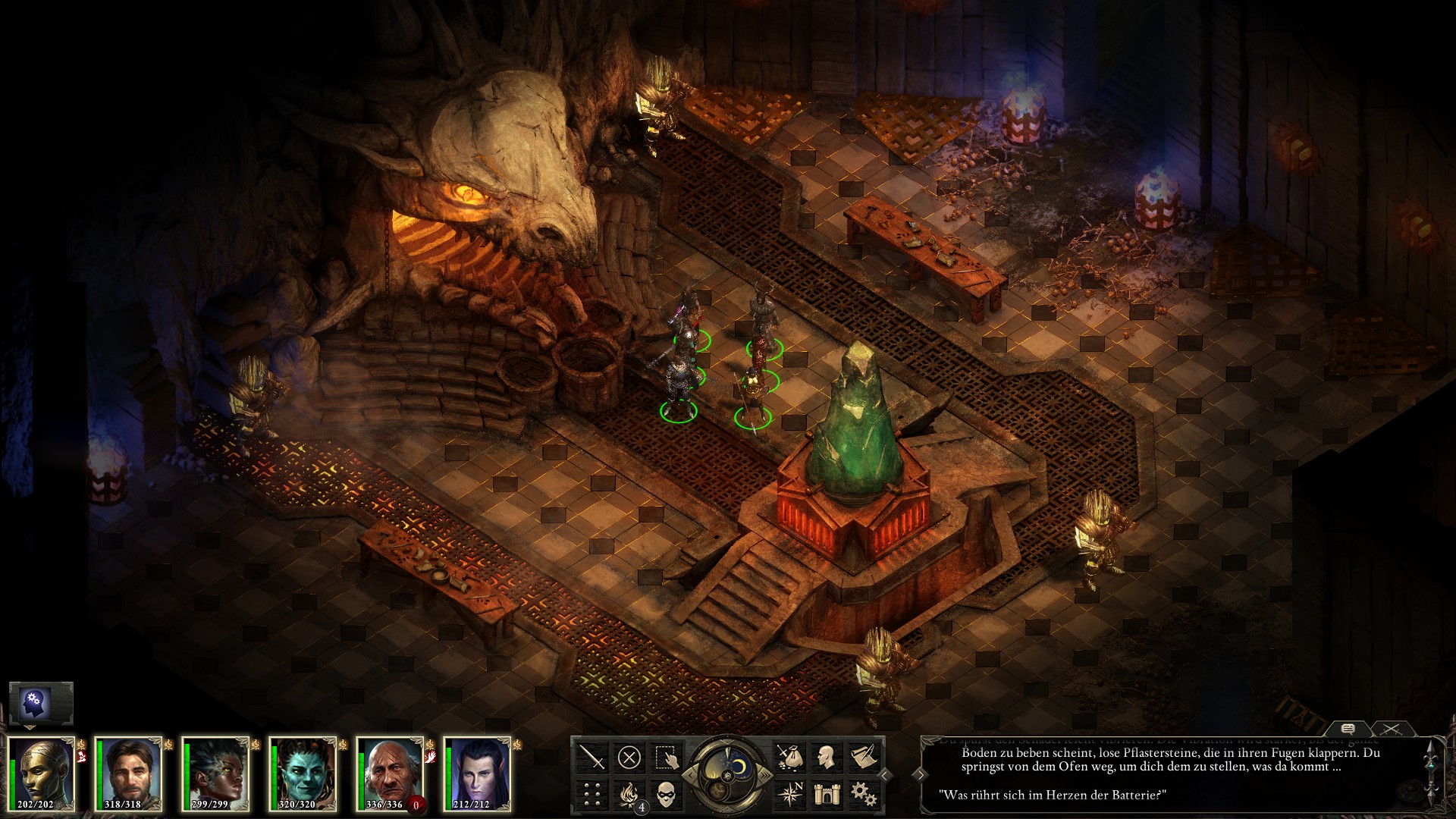Open the character sheet head icon

tap(826, 756)
